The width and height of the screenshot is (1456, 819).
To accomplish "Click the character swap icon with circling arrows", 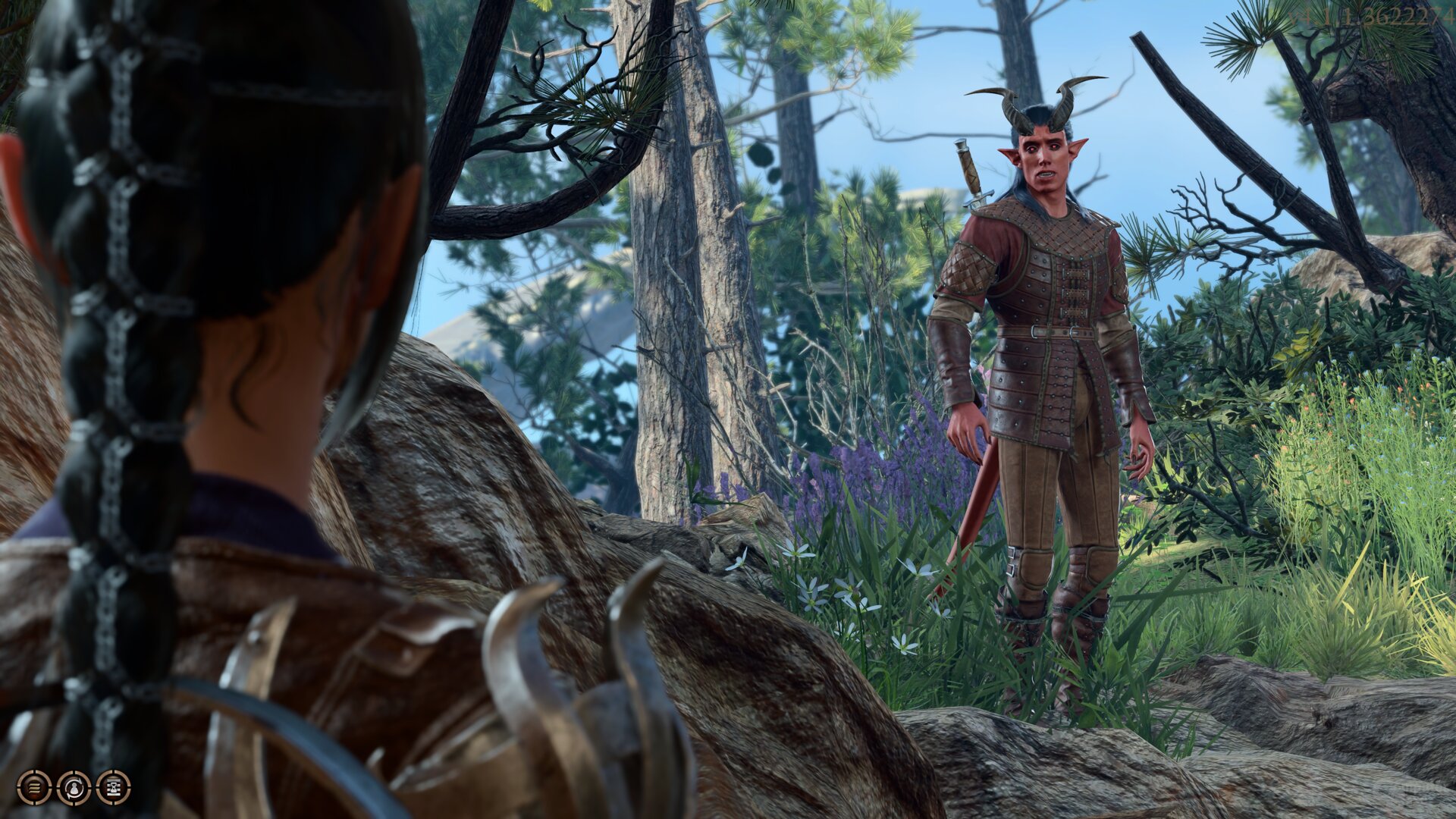I will click(x=74, y=787).
